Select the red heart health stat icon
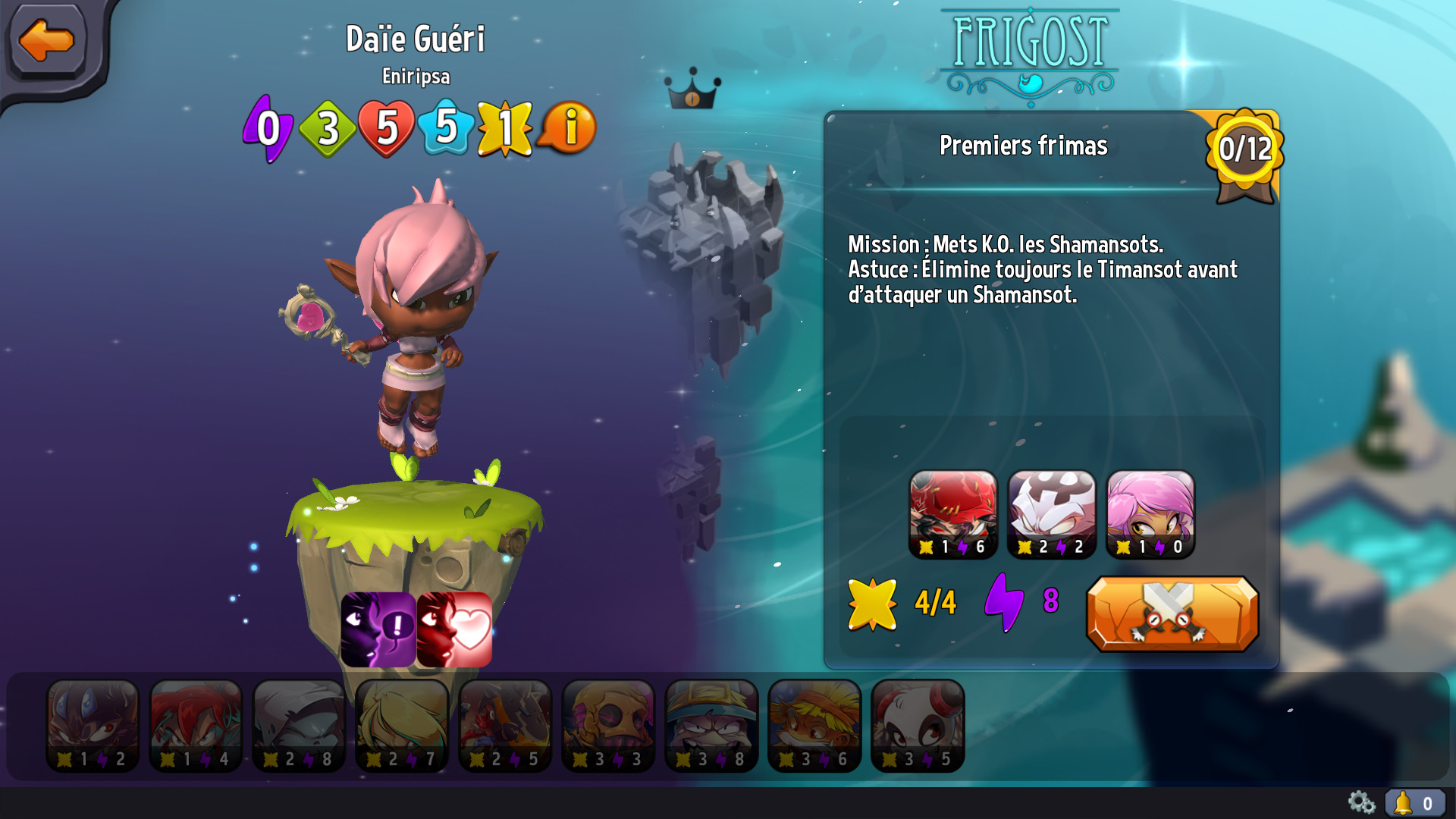Image resolution: width=1456 pixels, height=819 pixels. pyautogui.click(x=388, y=129)
